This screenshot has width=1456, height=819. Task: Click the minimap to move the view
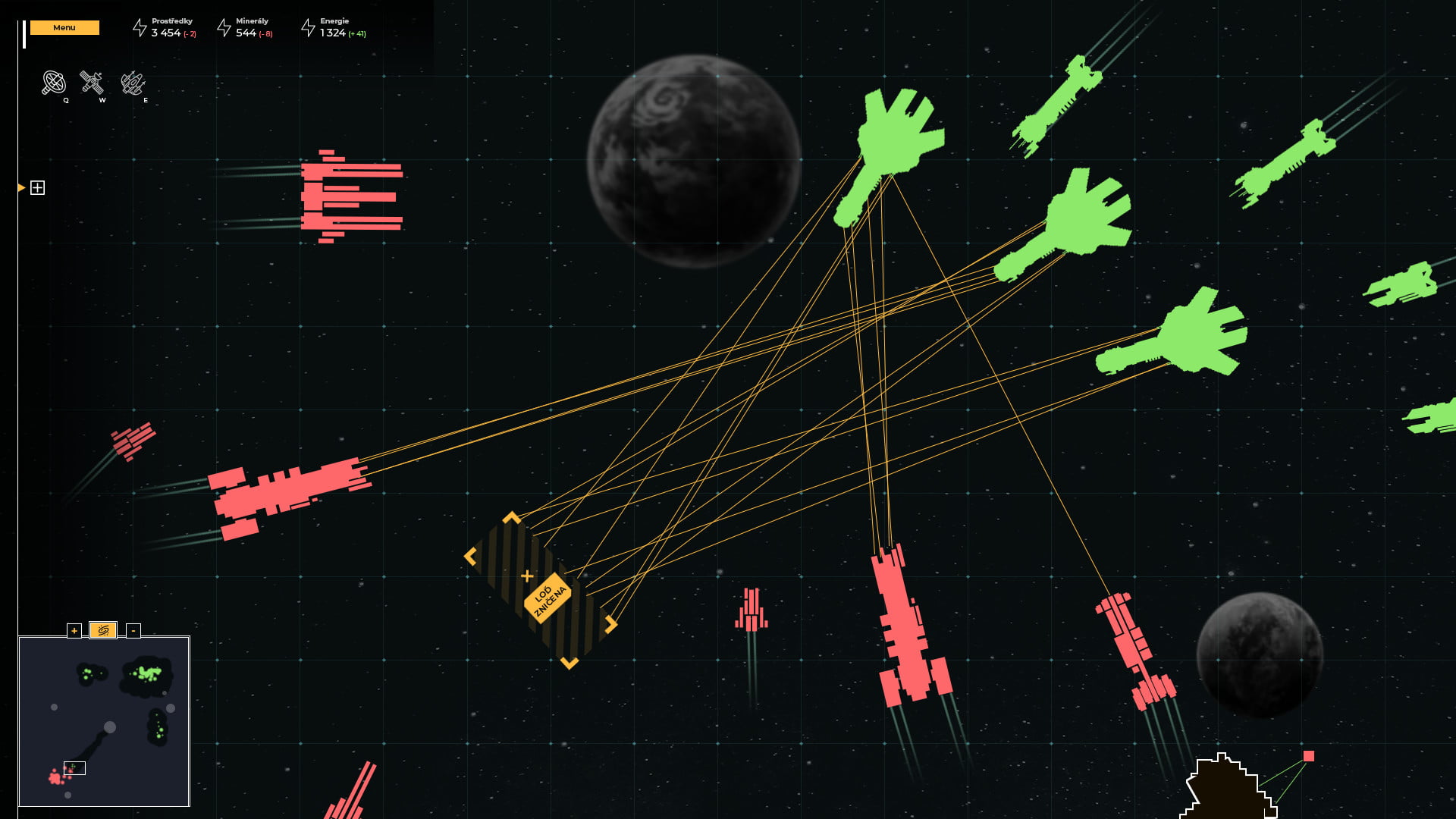click(104, 721)
